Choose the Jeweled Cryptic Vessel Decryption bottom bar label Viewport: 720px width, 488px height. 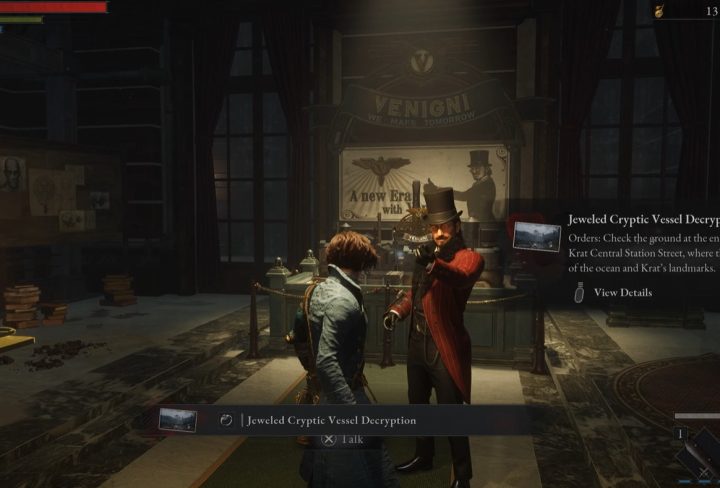click(x=331, y=420)
